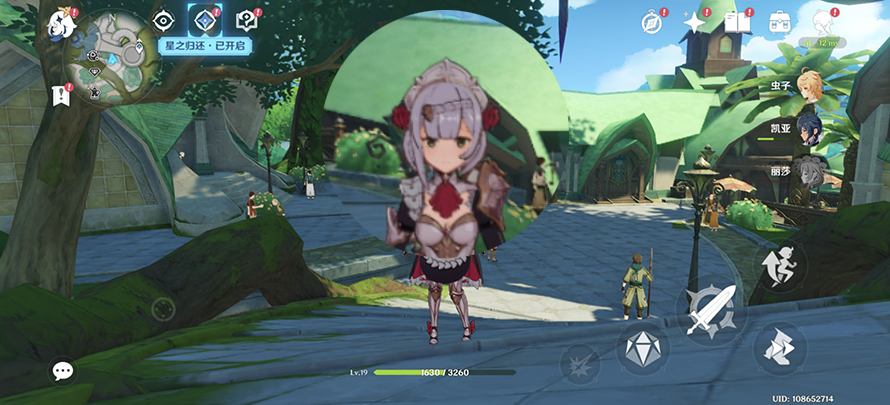Open the highlighted diamond event icon
The image size is (890, 405).
tap(204, 20)
